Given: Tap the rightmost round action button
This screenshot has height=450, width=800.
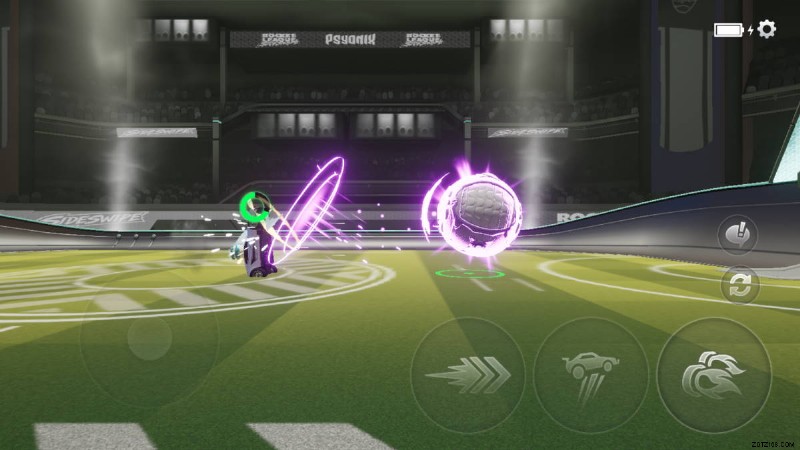Looking at the screenshot, I should click(713, 375).
